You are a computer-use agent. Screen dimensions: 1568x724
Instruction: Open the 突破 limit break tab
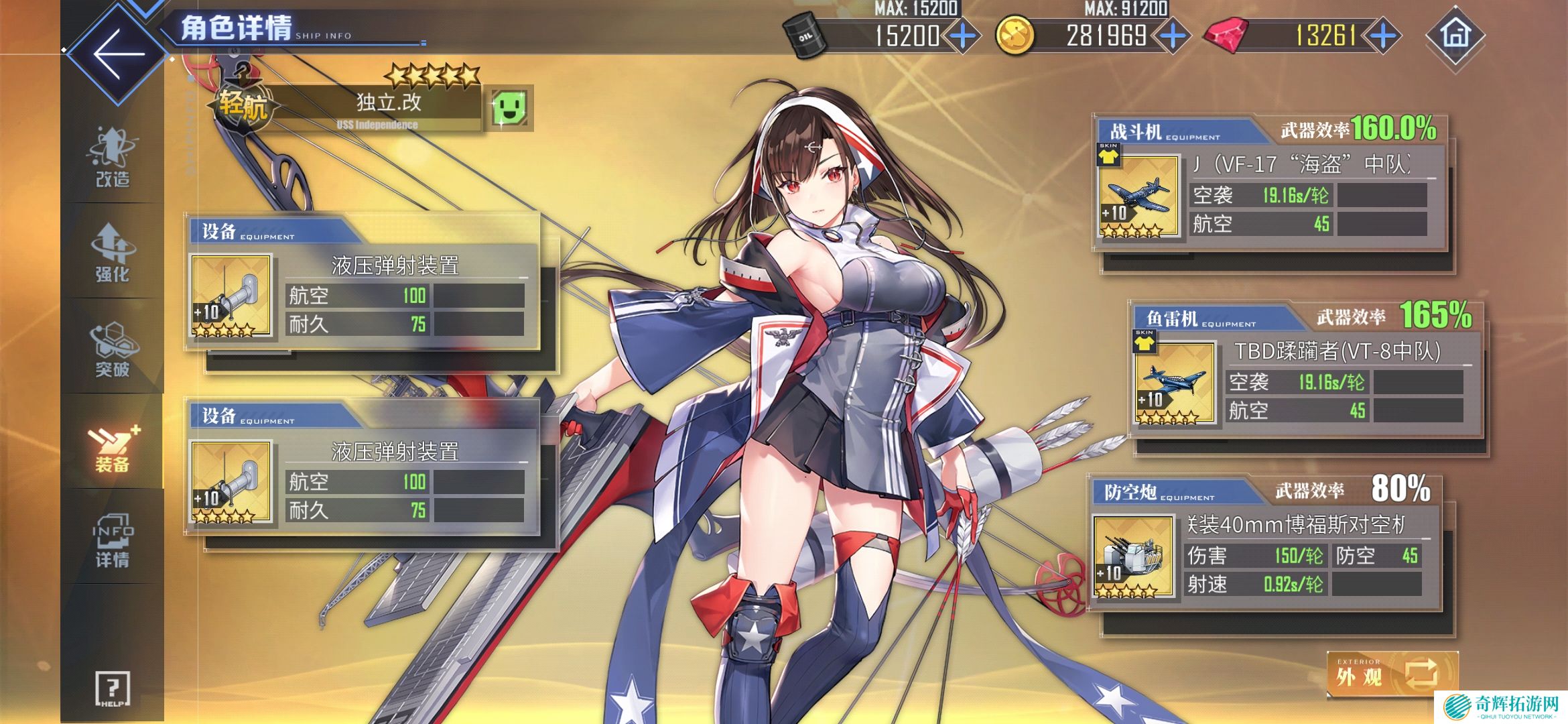112,349
